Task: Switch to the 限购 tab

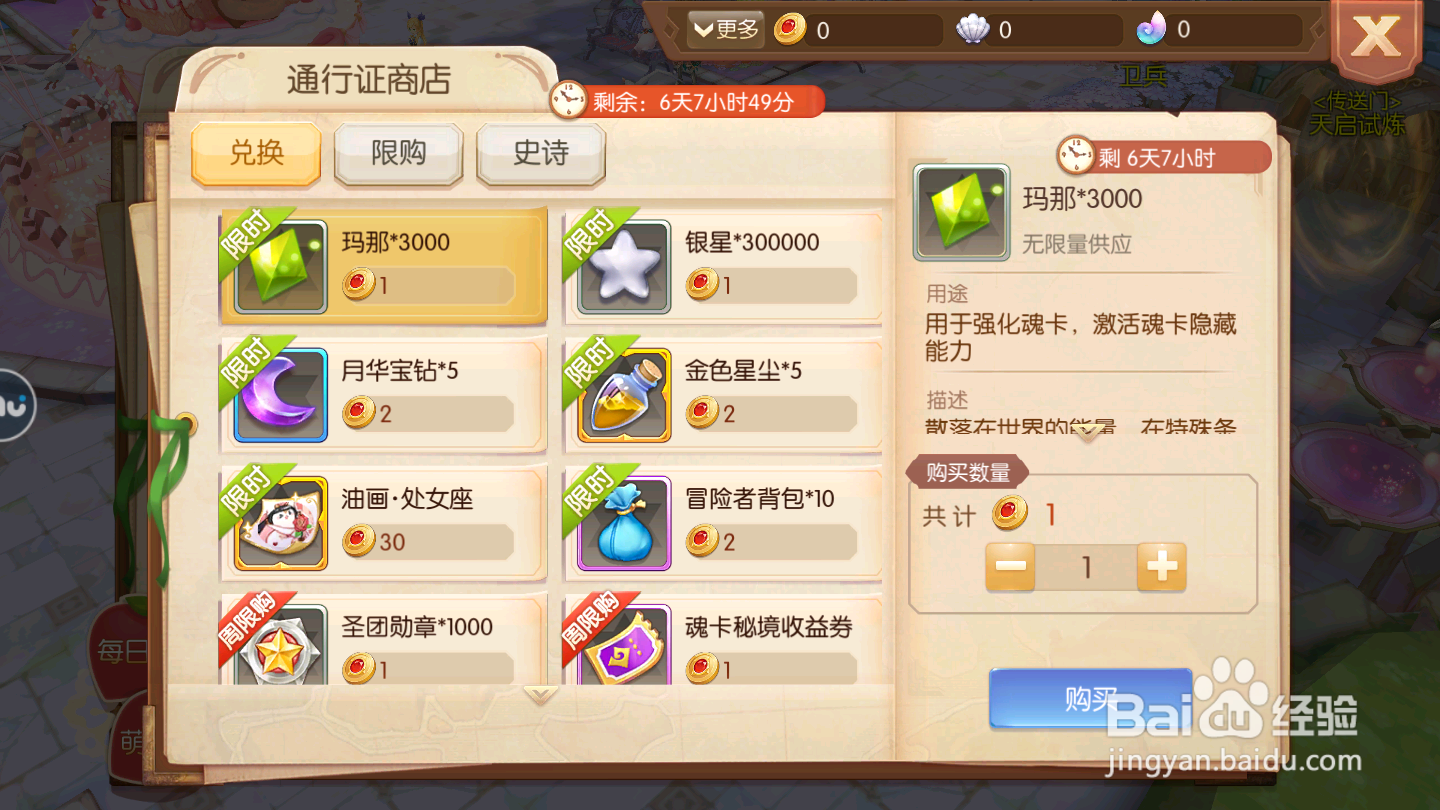Action: [x=398, y=155]
